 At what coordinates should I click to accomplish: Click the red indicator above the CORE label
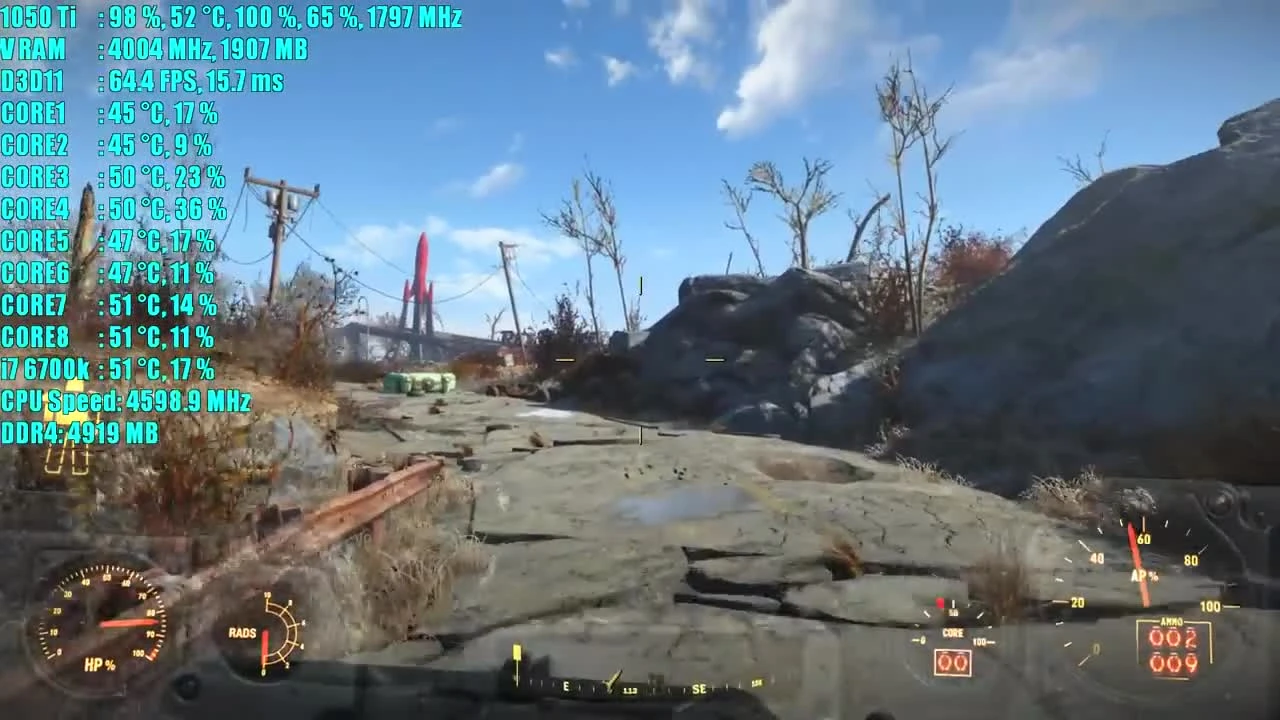click(940, 601)
